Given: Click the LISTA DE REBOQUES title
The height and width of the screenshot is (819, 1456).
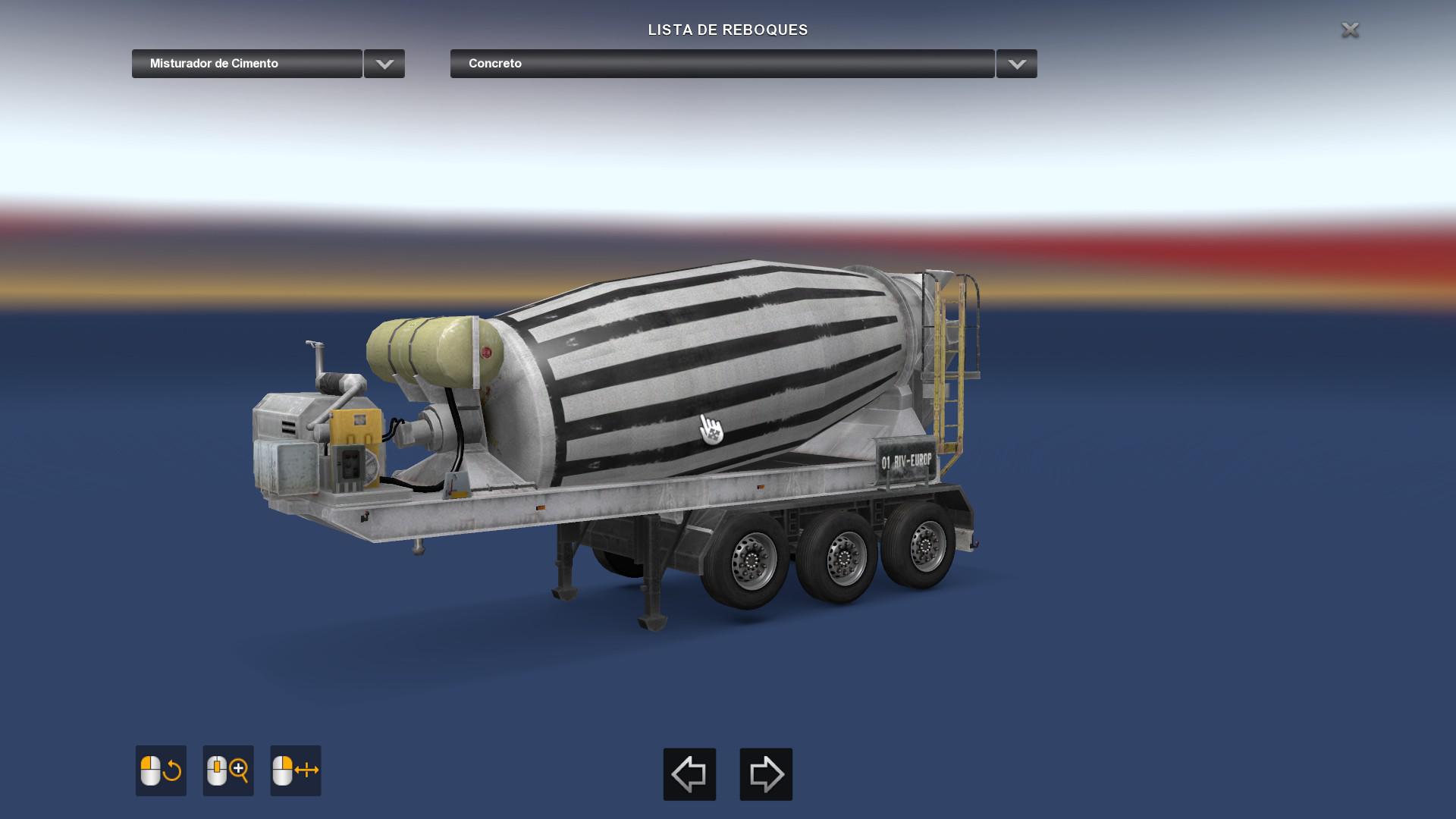Looking at the screenshot, I should pyautogui.click(x=727, y=30).
